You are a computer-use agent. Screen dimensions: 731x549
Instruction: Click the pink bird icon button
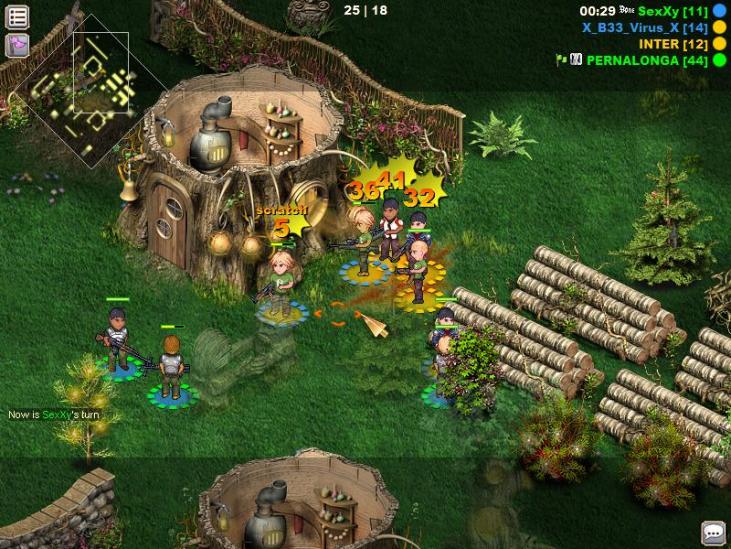(17, 45)
